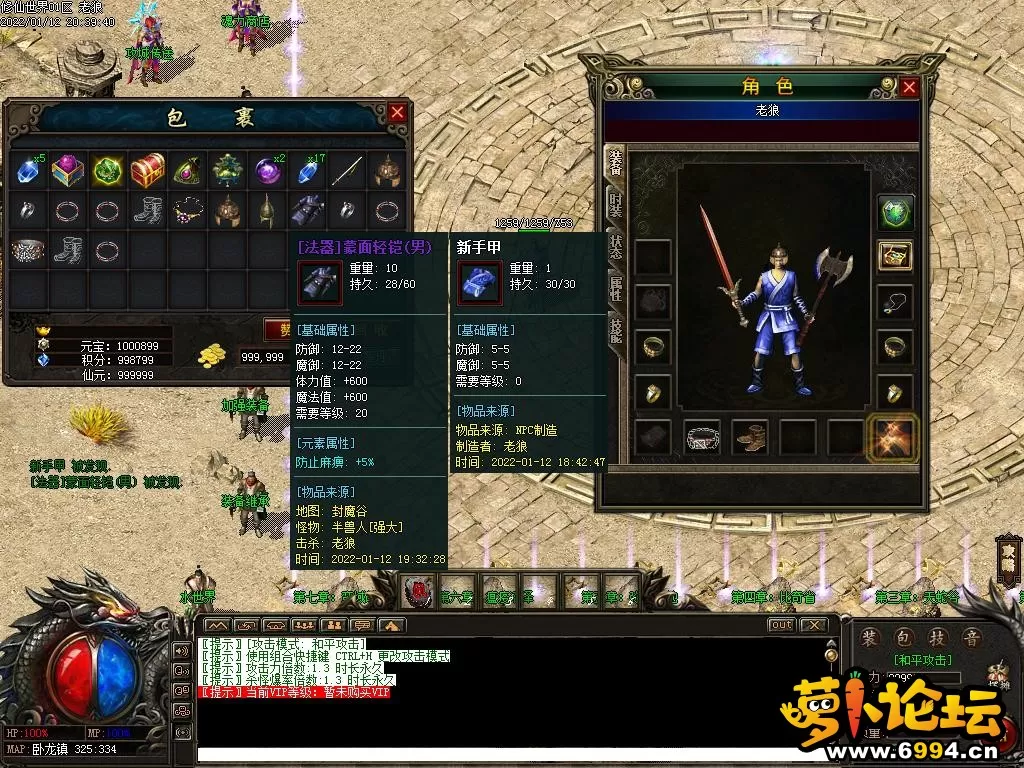Switch to the 时装 costume tab

coord(615,207)
